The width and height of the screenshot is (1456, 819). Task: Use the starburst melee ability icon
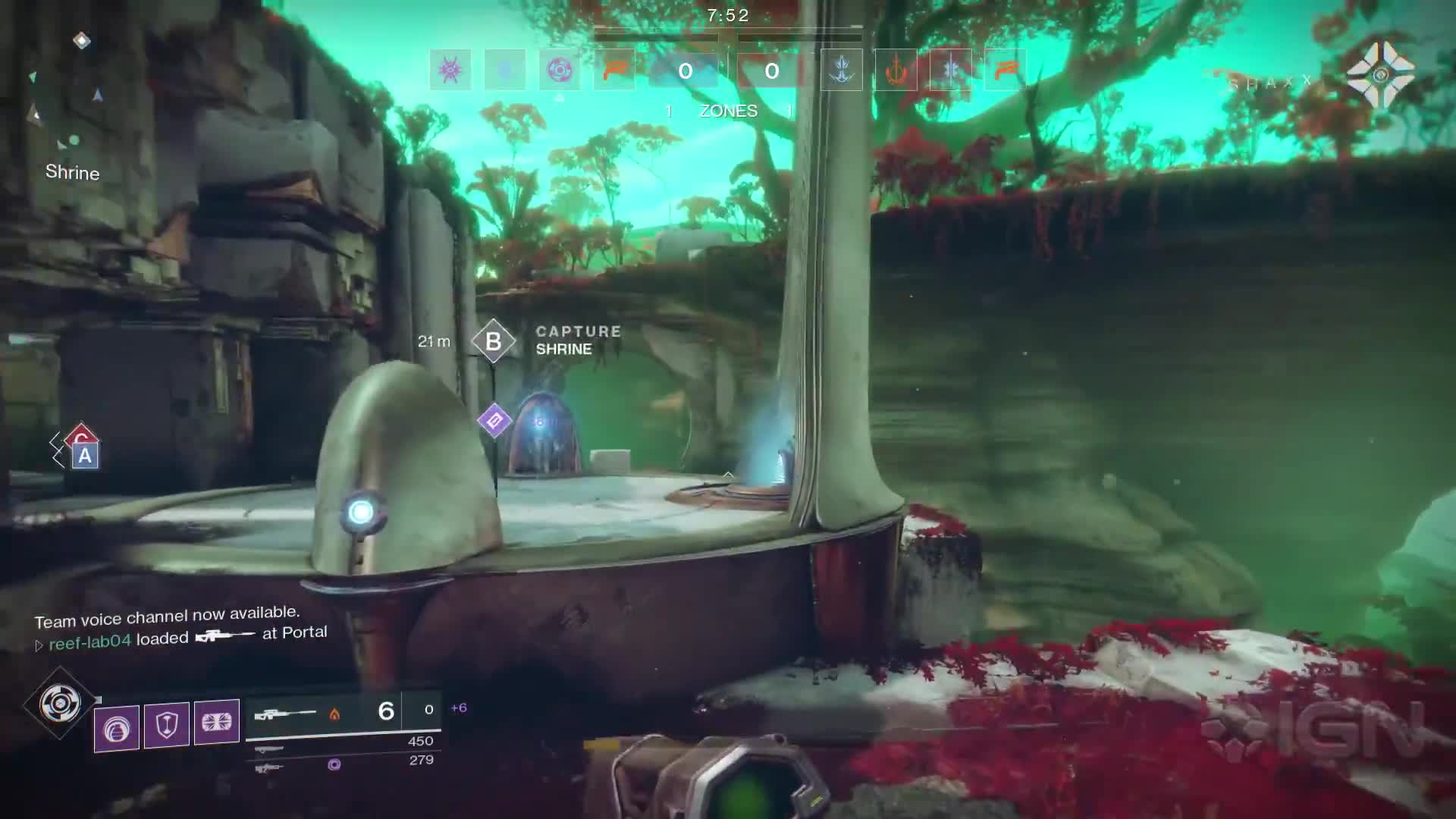click(x=217, y=723)
